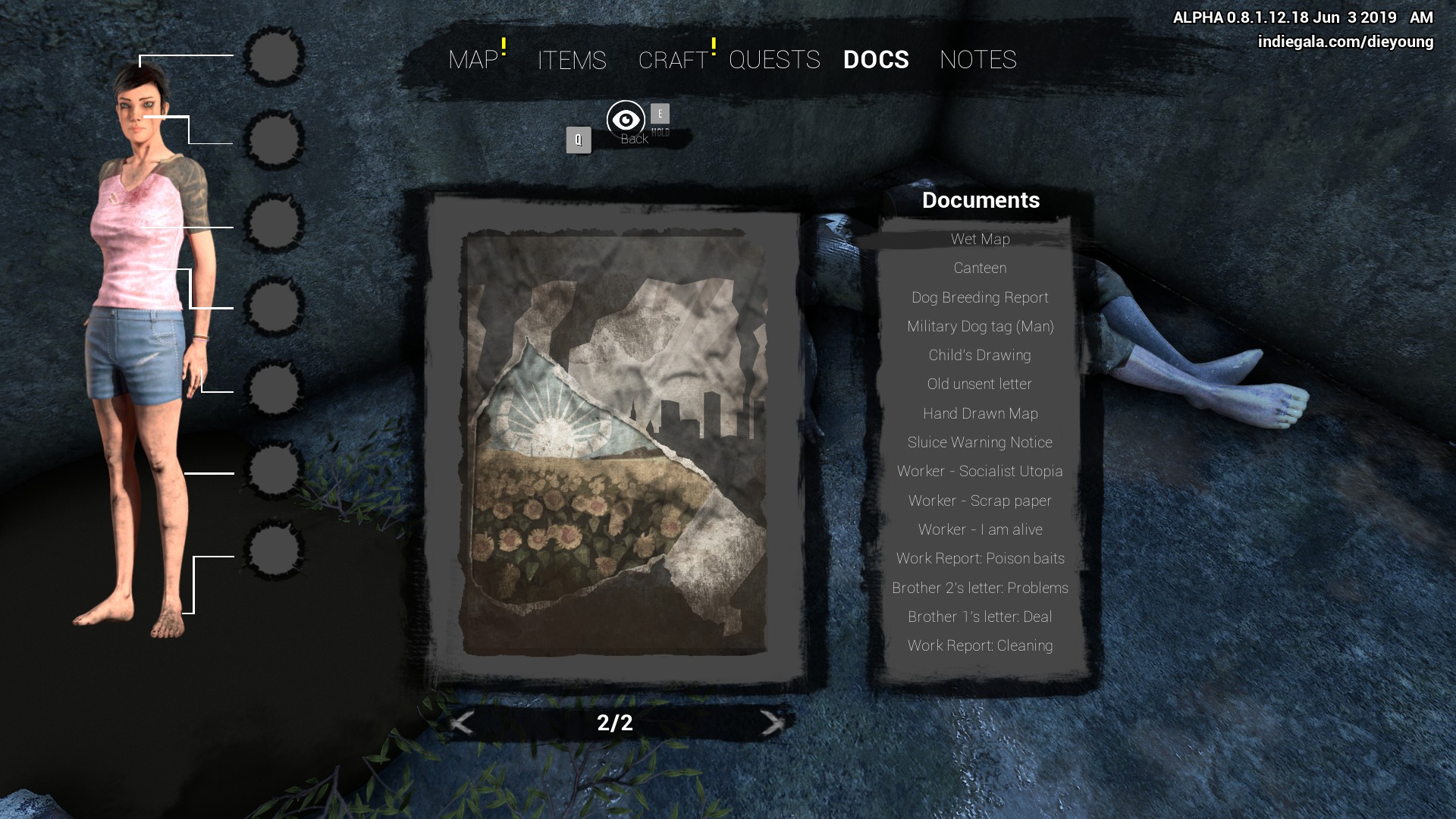Read Worker - Socialist Utopia
Screen dimensions: 1456x819
point(980,472)
